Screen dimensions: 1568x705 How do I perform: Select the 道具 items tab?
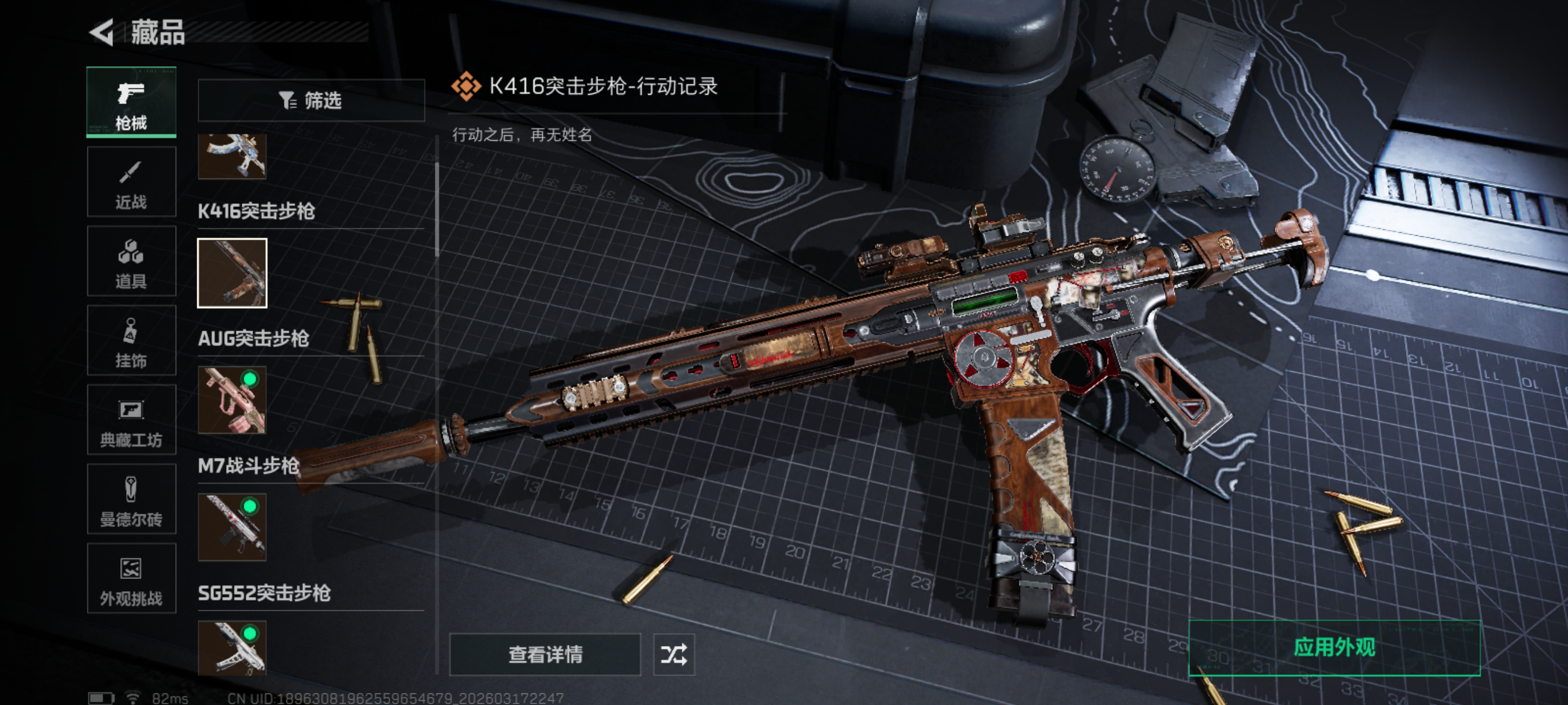pos(131,262)
